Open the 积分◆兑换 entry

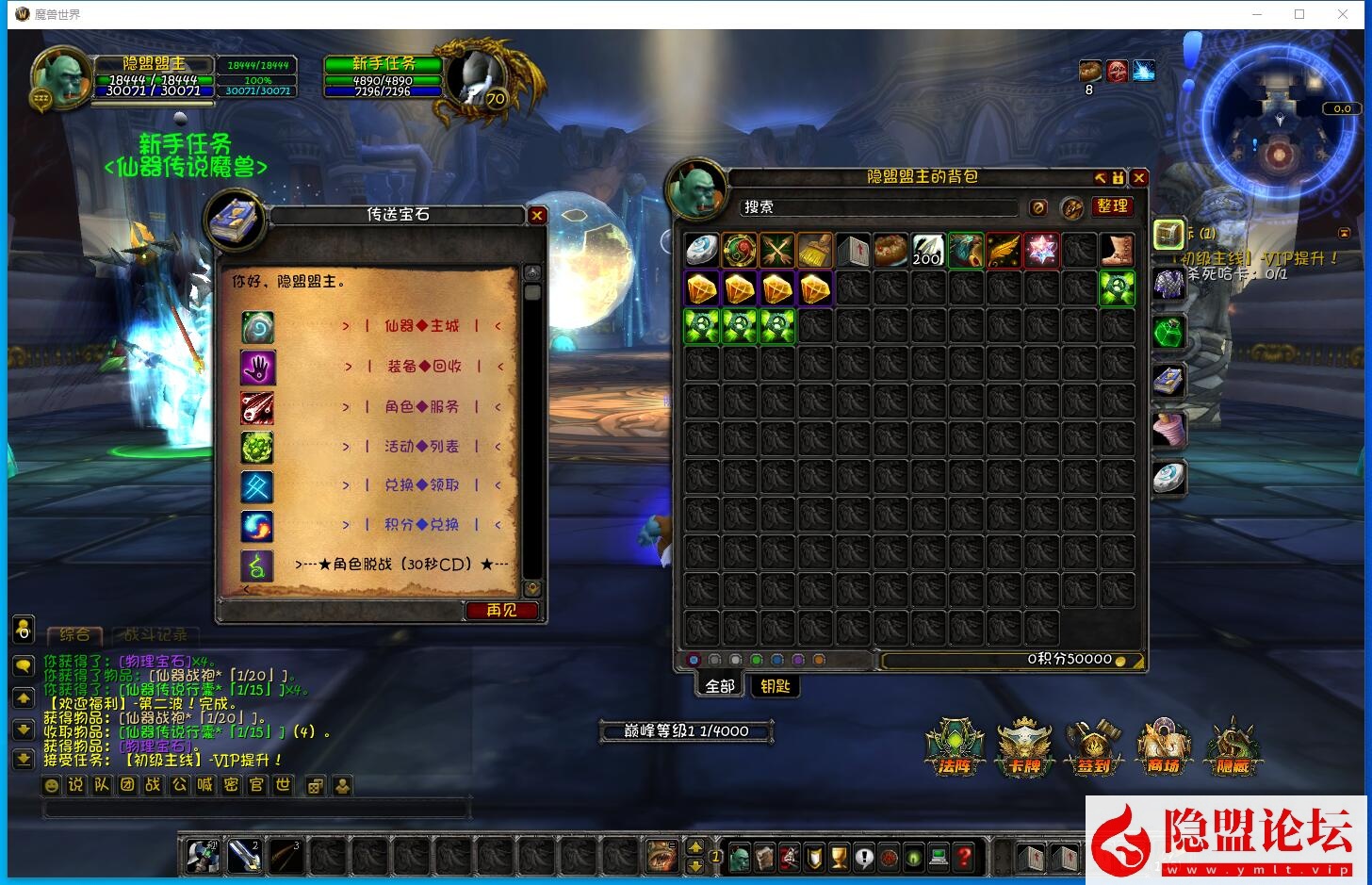421,525
